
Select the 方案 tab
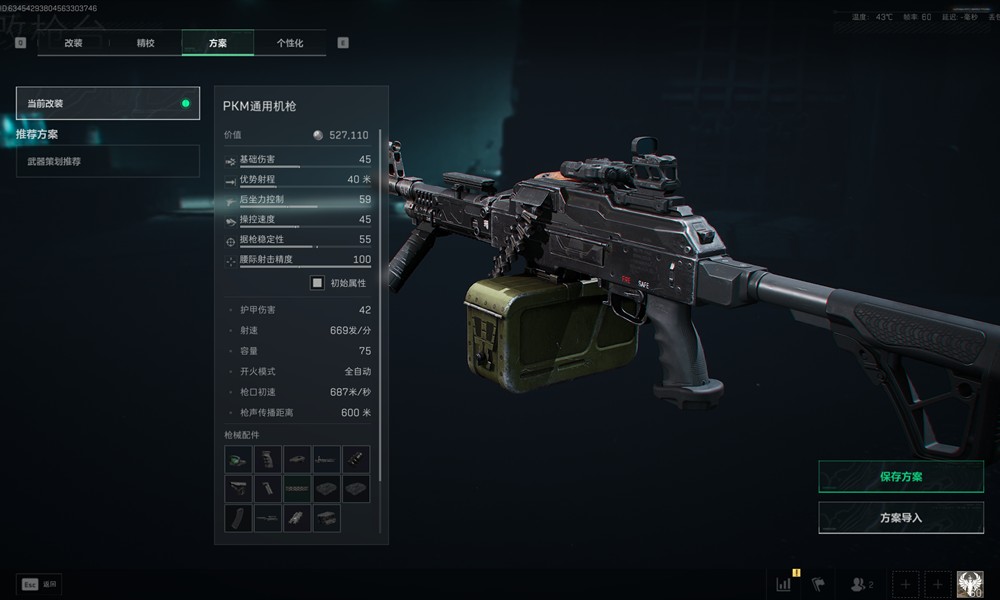(217, 43)
